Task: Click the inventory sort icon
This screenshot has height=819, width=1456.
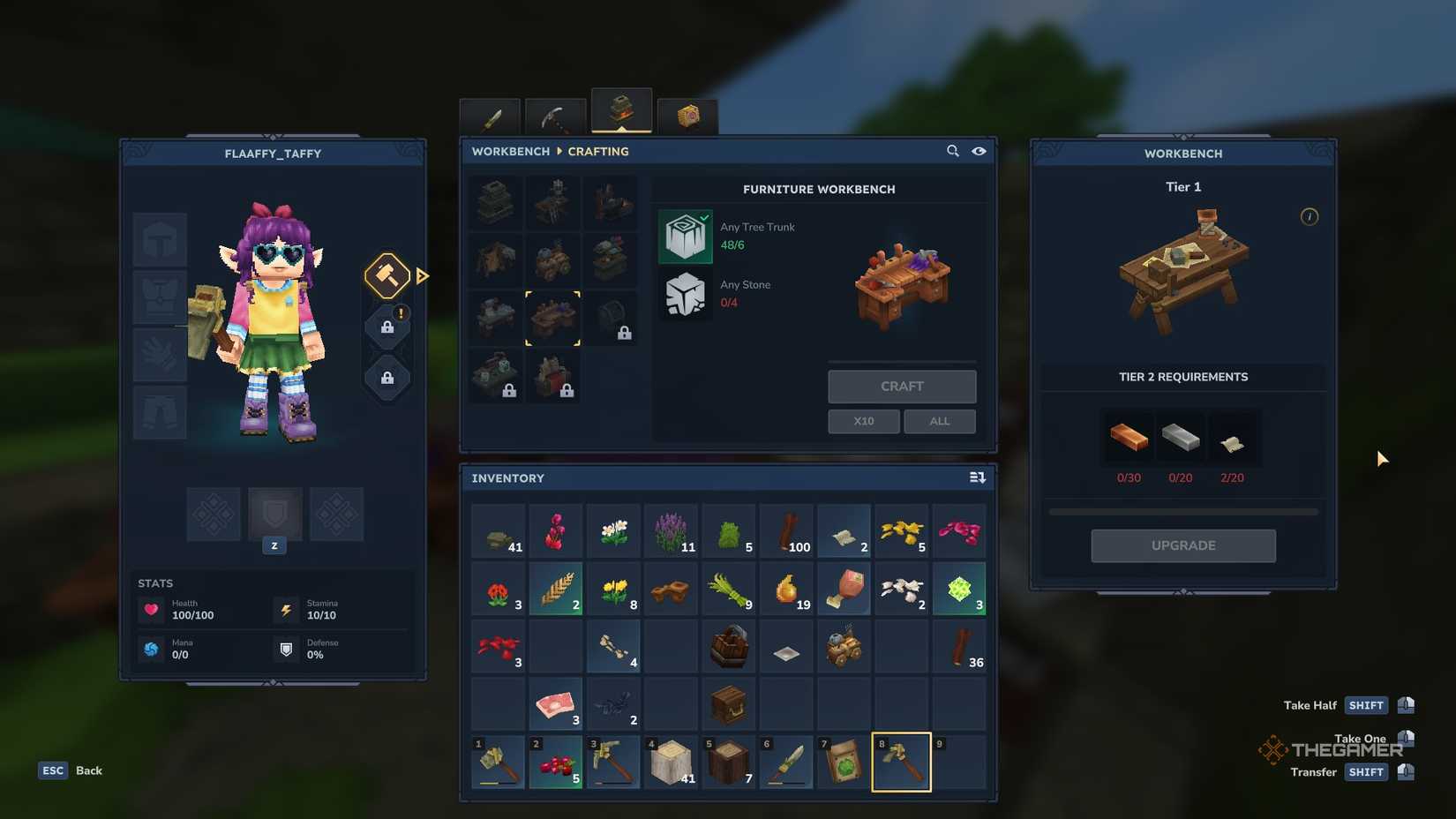Action: 977,477
